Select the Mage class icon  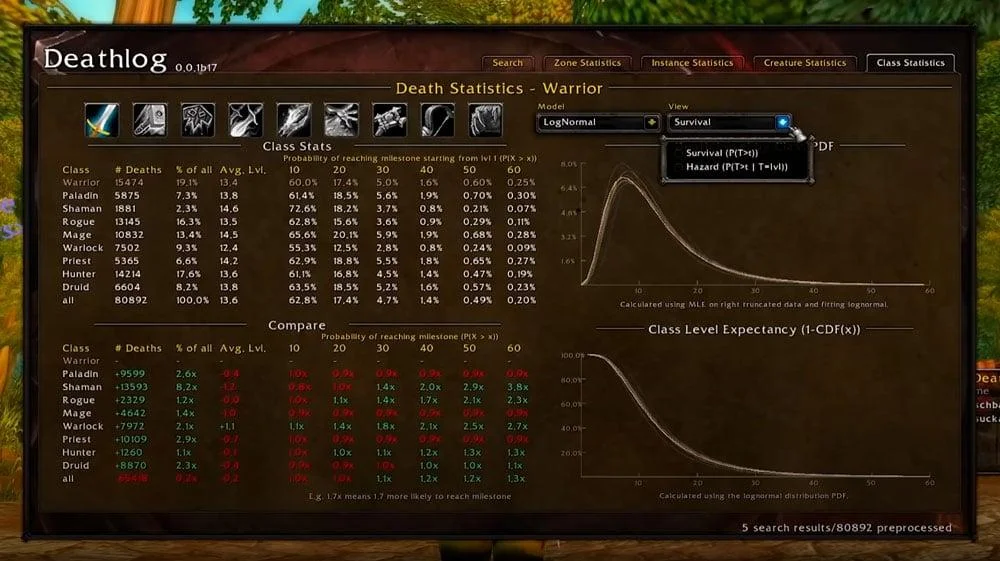pyautogui.click(x=293, y=120)
